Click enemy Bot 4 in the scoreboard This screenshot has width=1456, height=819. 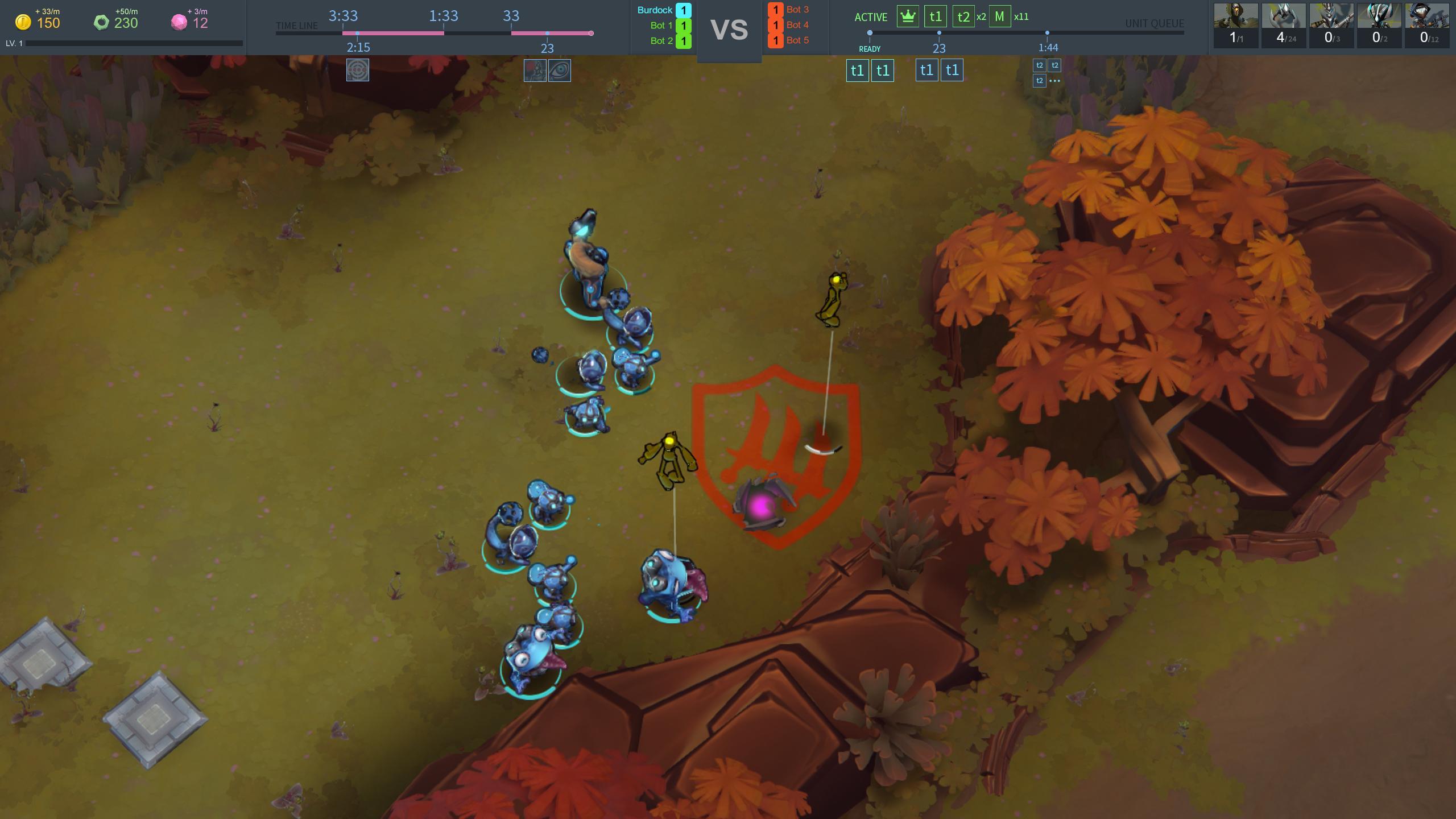click(797, 25)
